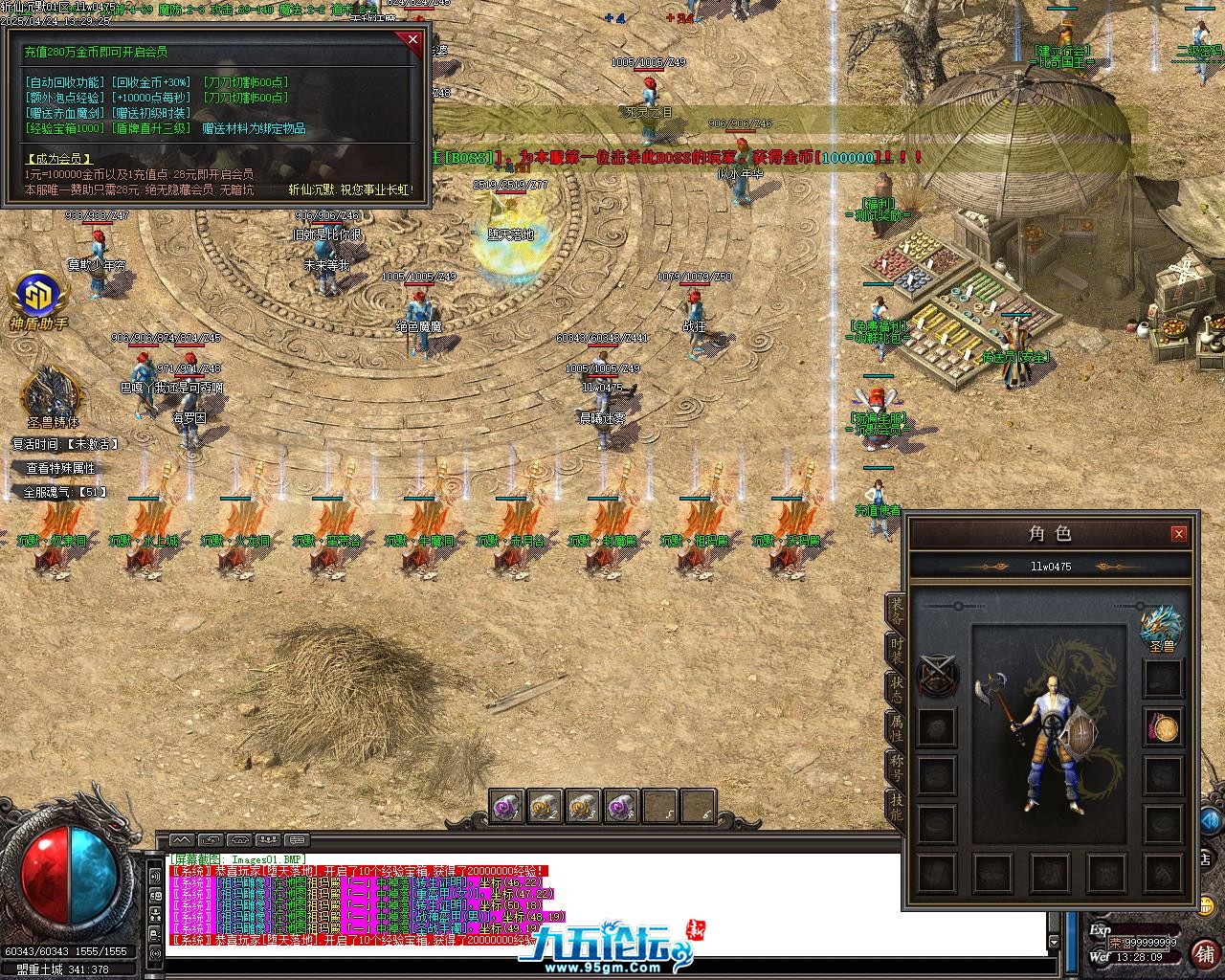The width and height of the screenshot is (1225, 980).
Task: Click 查看特殊属性 to view special attributes
Action: pyautogui.click(x=60, y=468)
